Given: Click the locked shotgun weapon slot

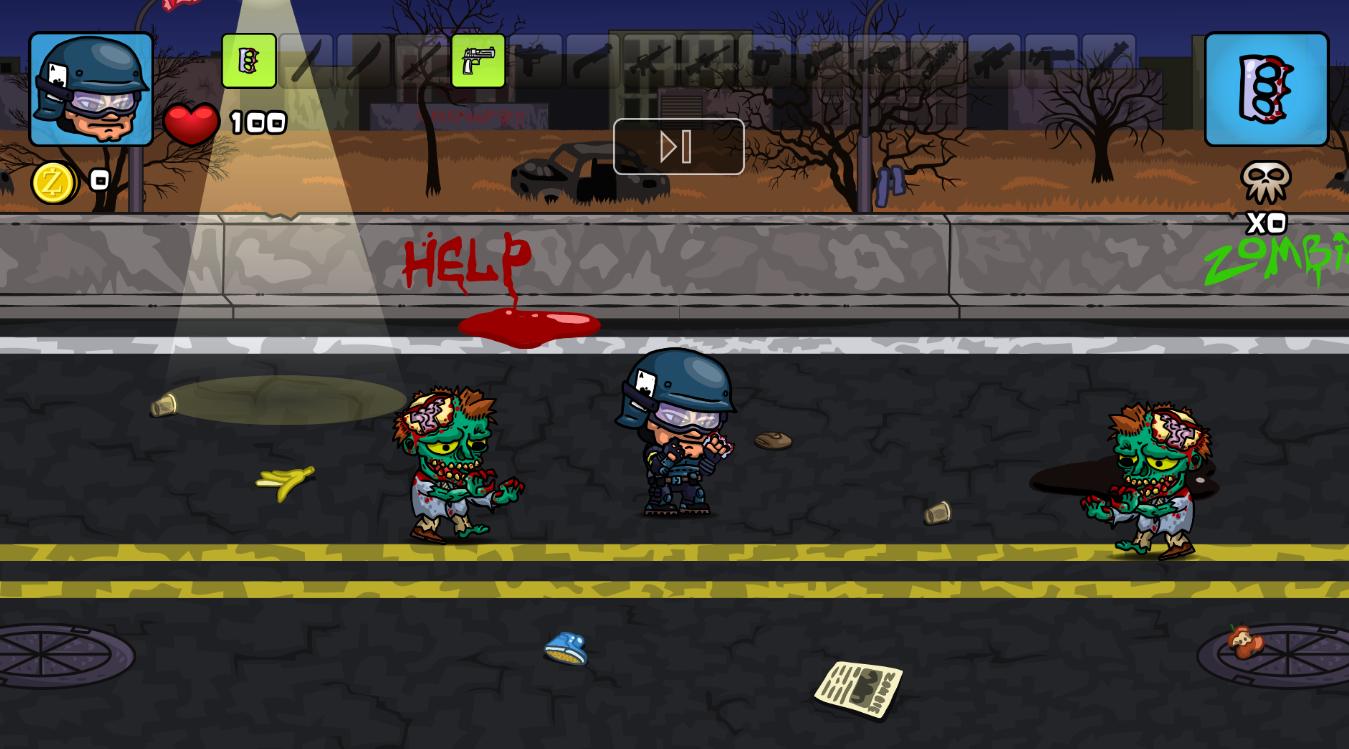Looking at the screenshot, I should coord(592,61).
